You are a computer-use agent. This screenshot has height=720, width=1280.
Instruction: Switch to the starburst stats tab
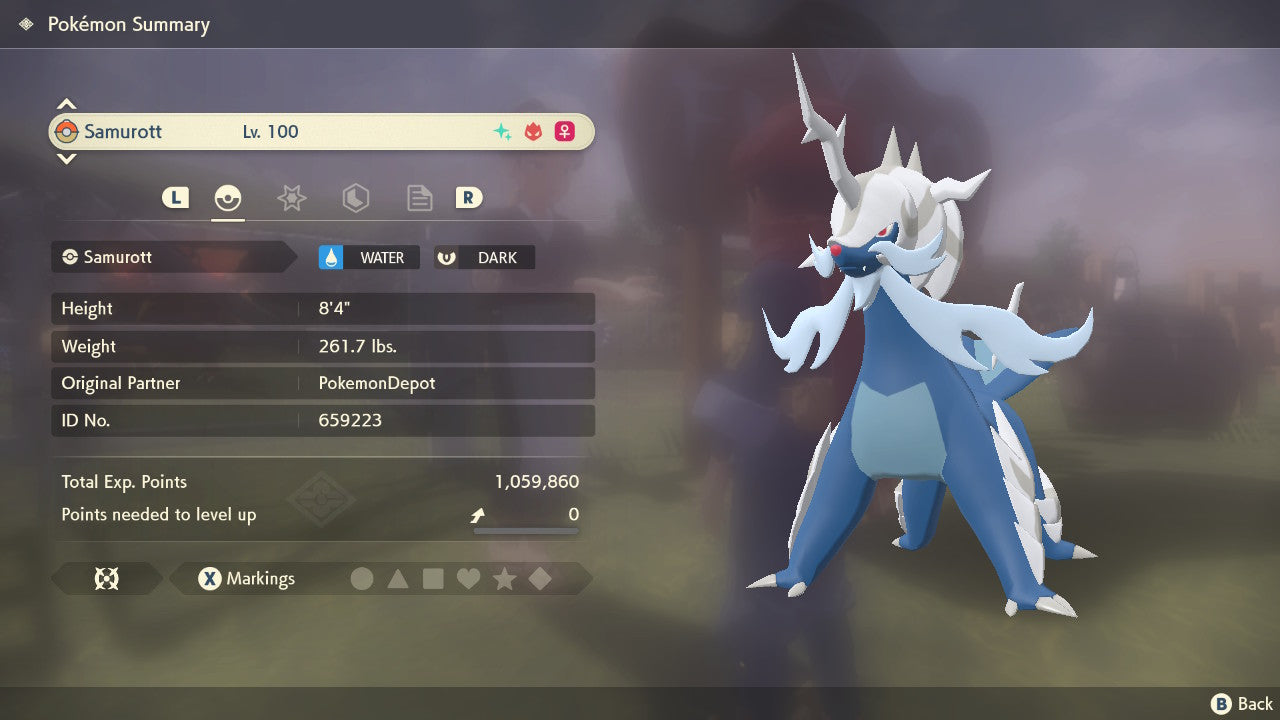coord(291,198)
